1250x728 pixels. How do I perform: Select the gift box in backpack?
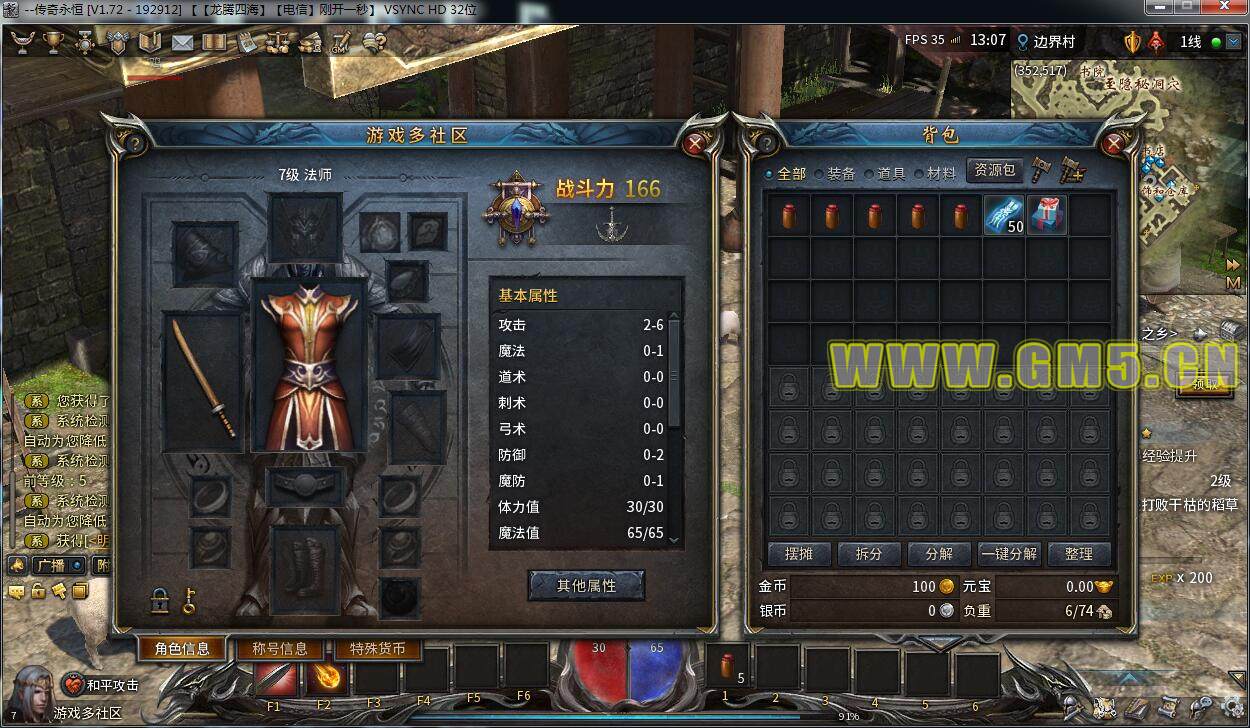click(x=1047, y=215)
